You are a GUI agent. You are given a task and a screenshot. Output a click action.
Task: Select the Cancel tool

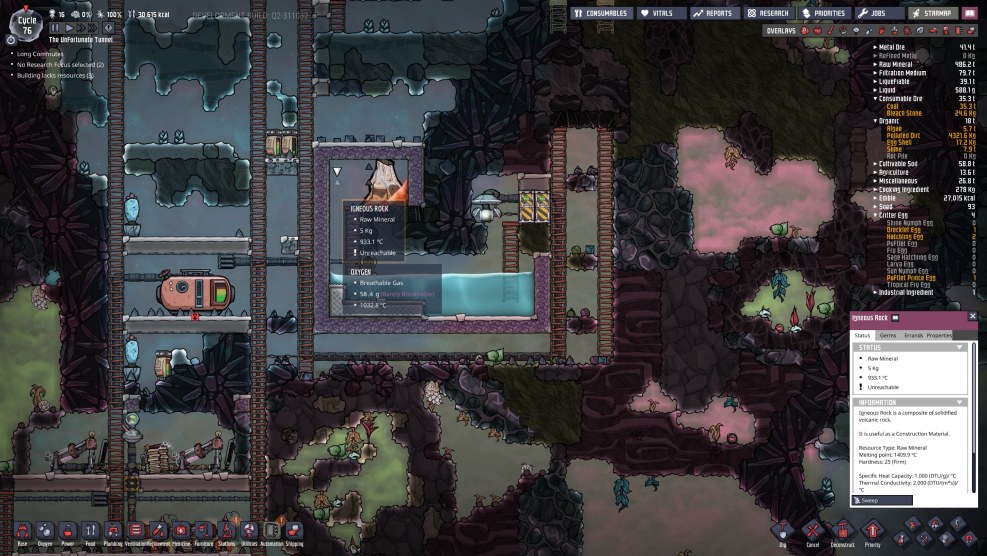[x=813, y=531]
